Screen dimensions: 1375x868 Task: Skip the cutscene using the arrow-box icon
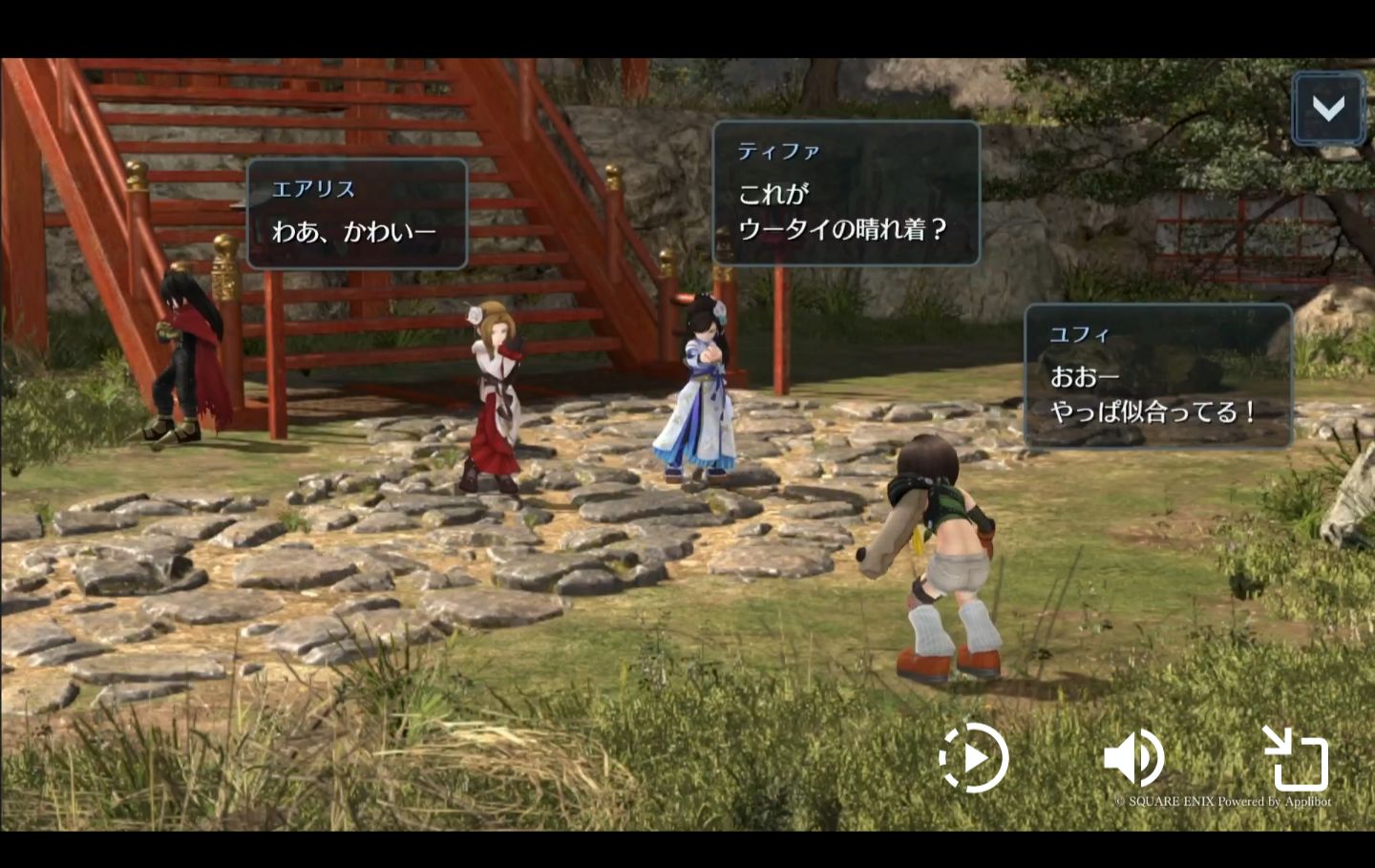[x=1296, y=758]
